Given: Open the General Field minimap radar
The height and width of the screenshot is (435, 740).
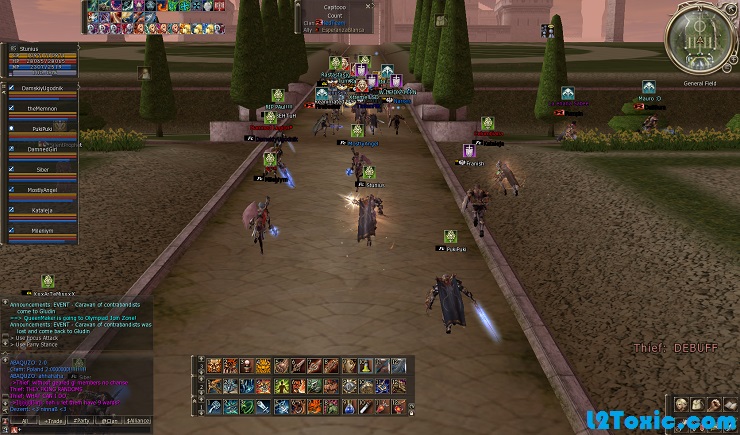Looking at the screenshot, I should [x=700, y=40].
